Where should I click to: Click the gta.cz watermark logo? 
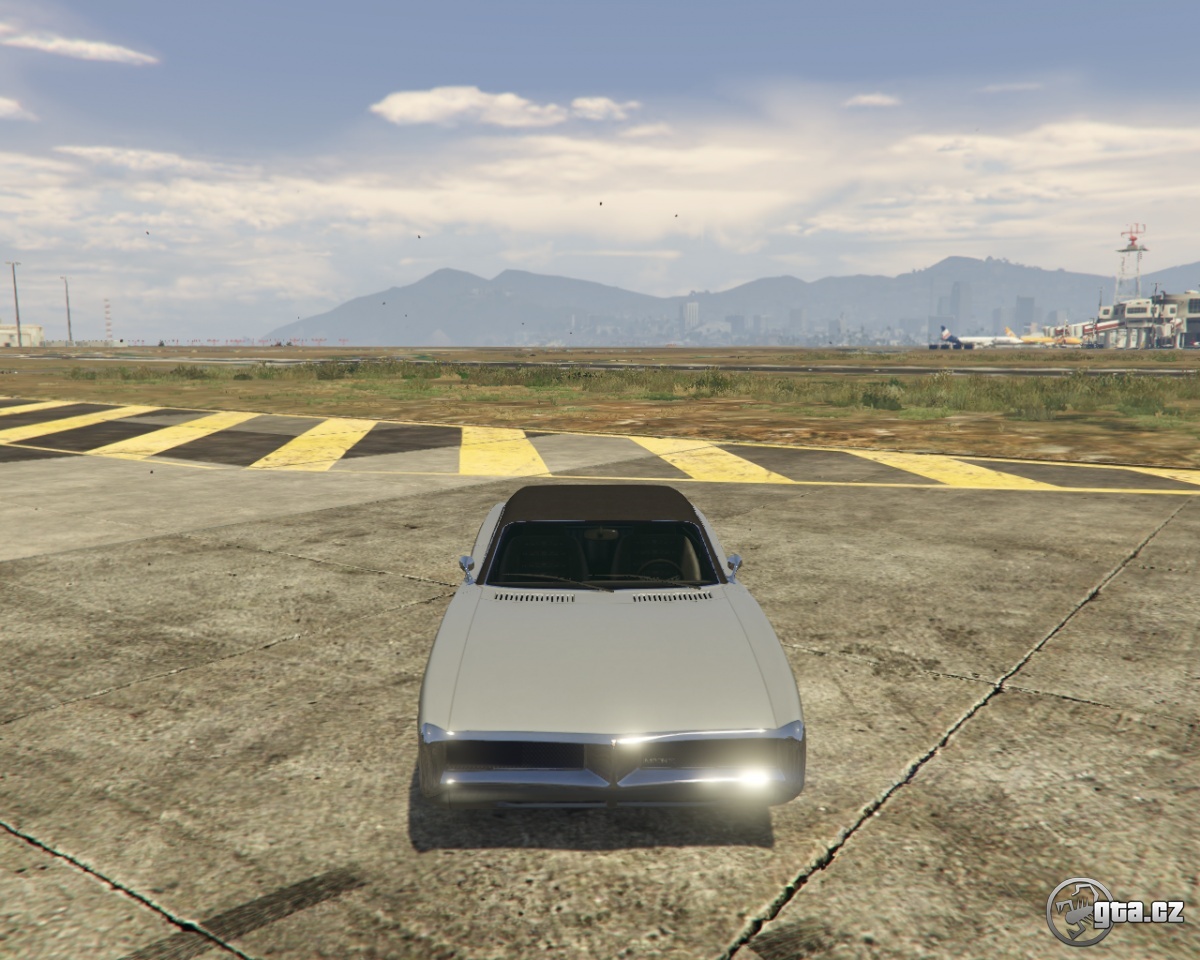coord(1114,911)
